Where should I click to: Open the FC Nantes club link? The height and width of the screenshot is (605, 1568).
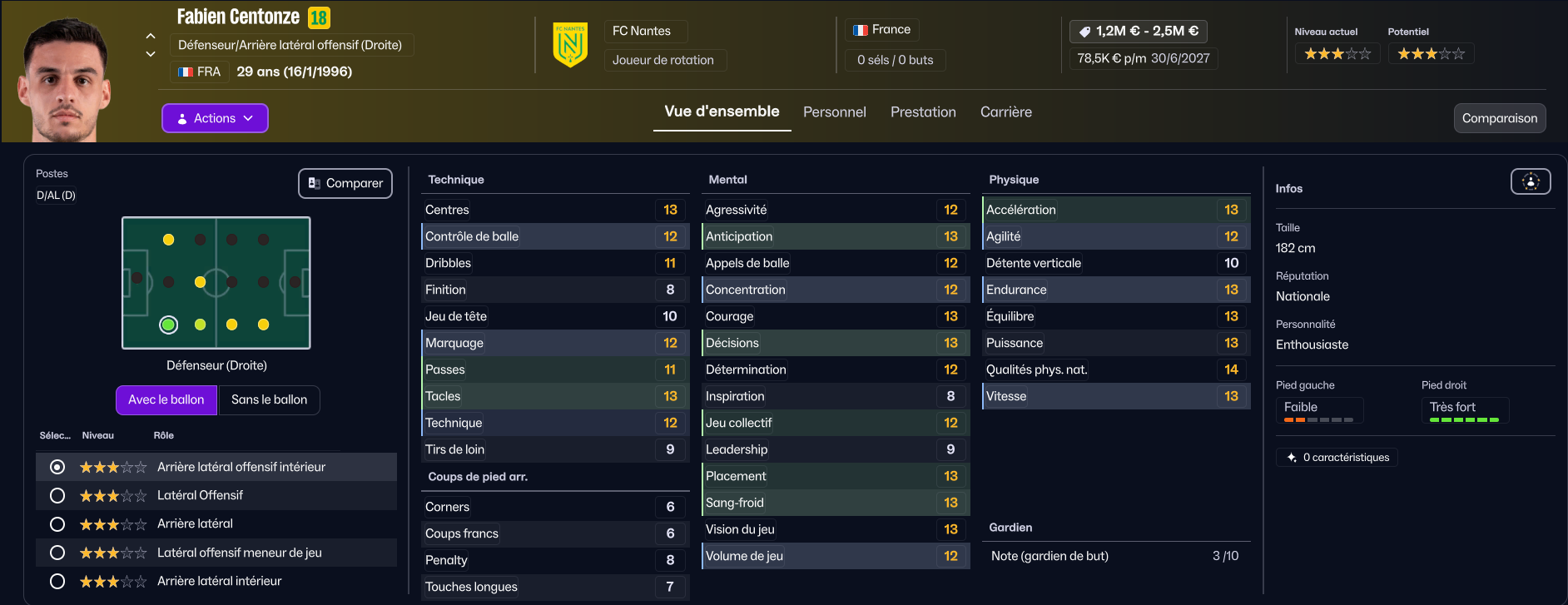tap(642, 31)
